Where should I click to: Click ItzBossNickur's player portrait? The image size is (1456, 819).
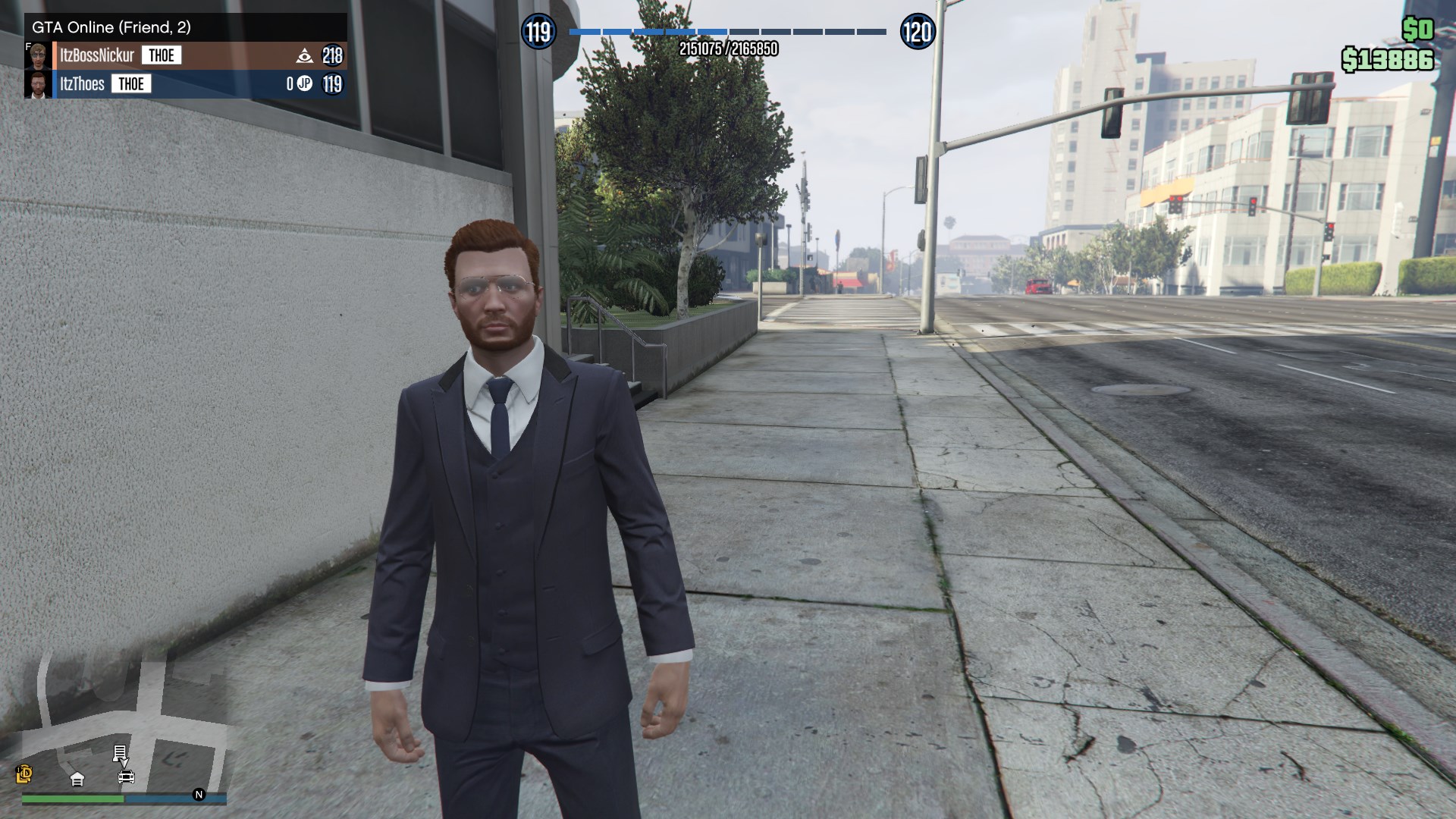38,56
